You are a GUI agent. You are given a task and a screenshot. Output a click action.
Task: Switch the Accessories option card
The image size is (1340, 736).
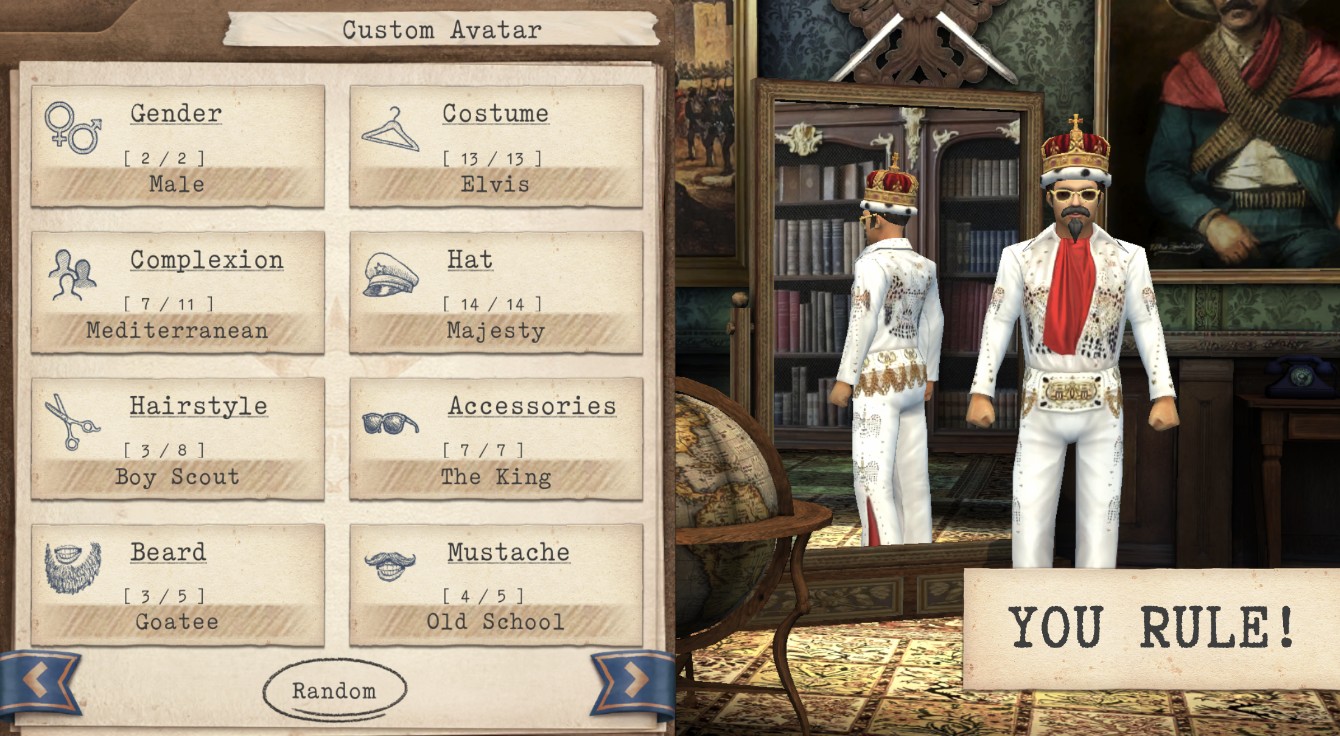pos(496,438)
